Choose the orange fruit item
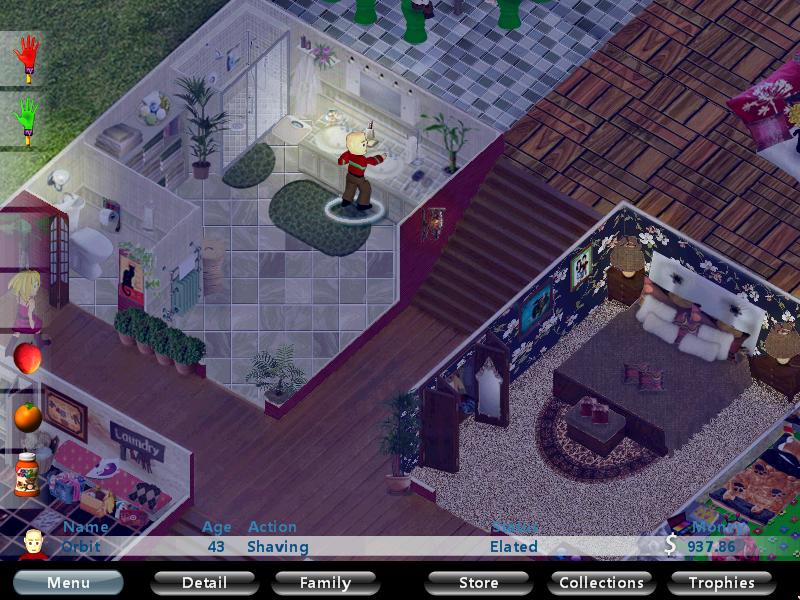Image resolution: width=800 pixels, height=600 pixels. (28, 415)
